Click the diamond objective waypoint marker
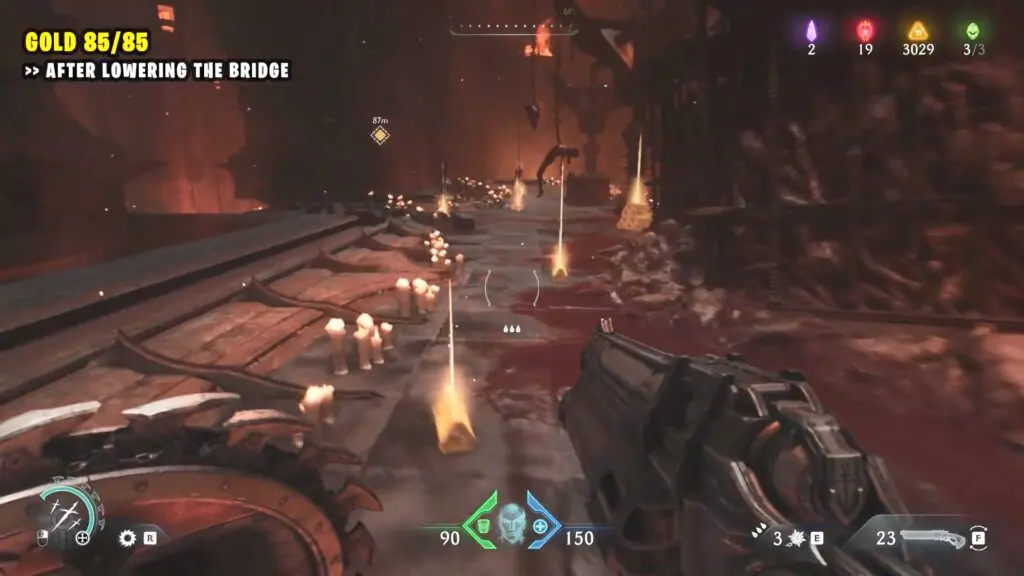 pos(380,135)
